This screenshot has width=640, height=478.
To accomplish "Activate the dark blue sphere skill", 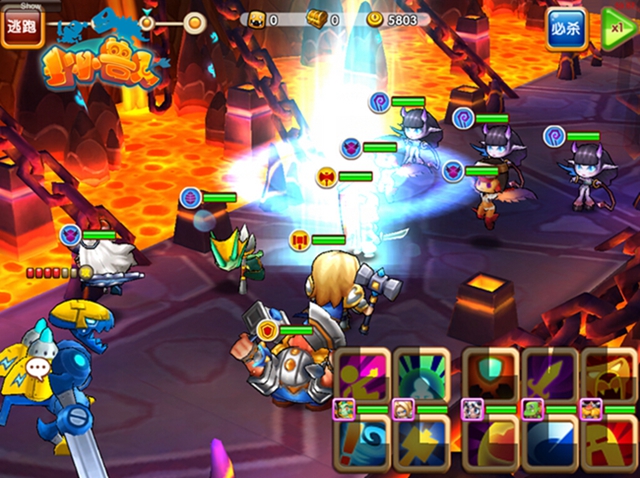I will (551, 444).
